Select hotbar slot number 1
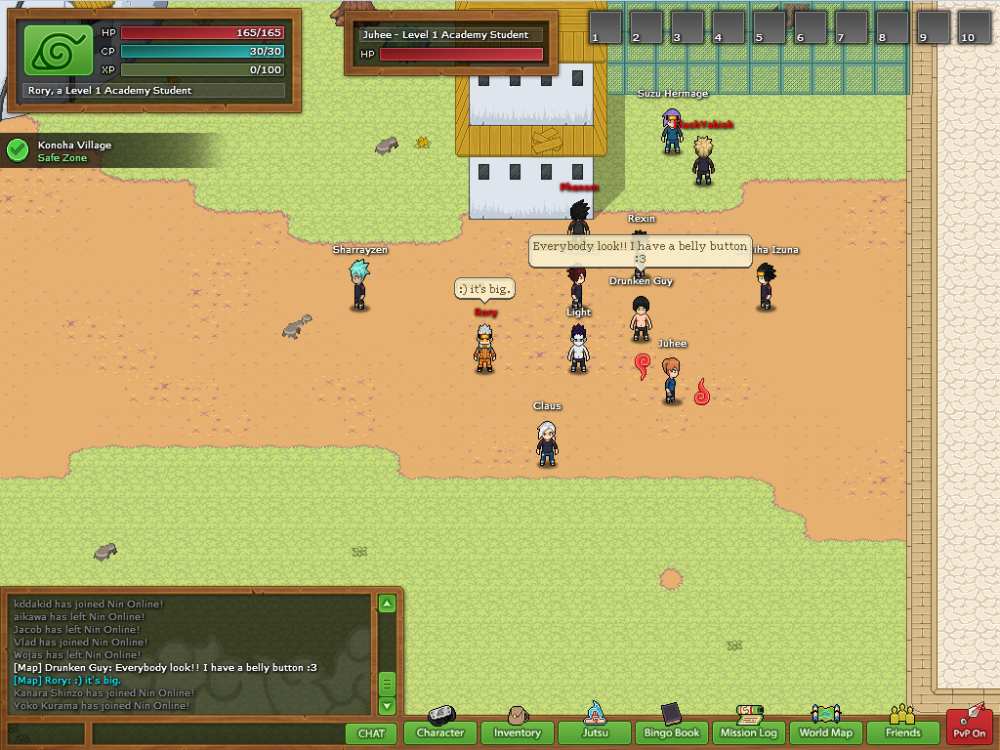The image size is (1000, 750). pyautogui.click(x=605, y=27)
